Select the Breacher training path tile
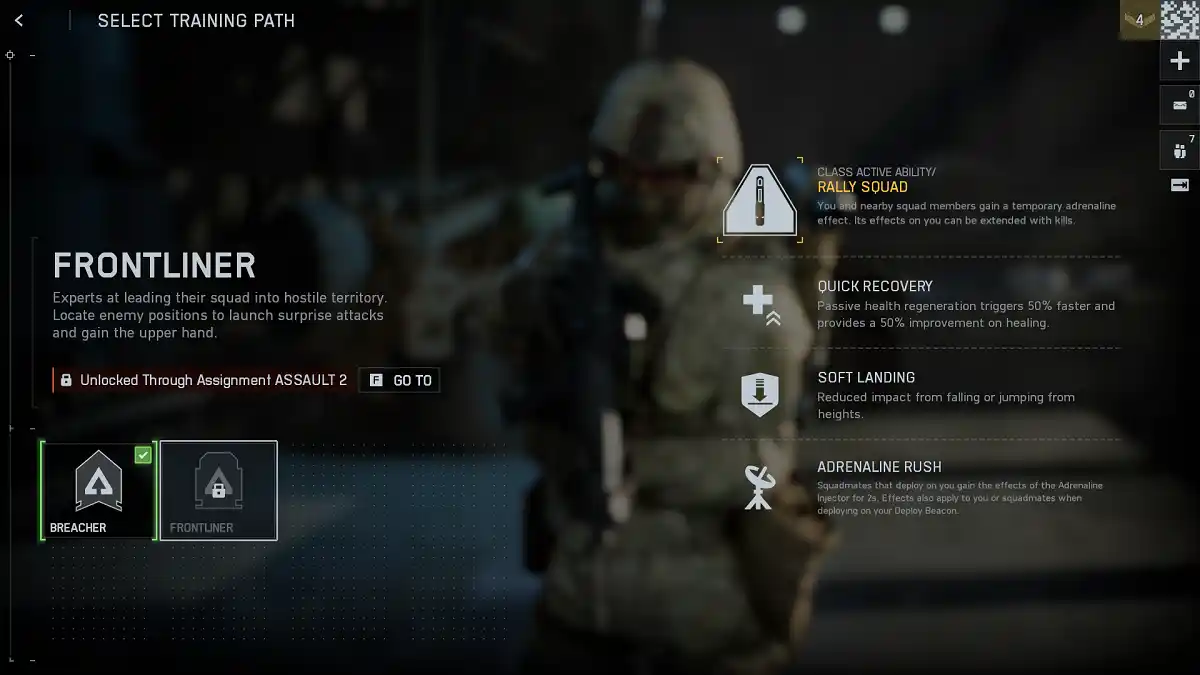Viewport: 1200px width, 675px height. 98,490
